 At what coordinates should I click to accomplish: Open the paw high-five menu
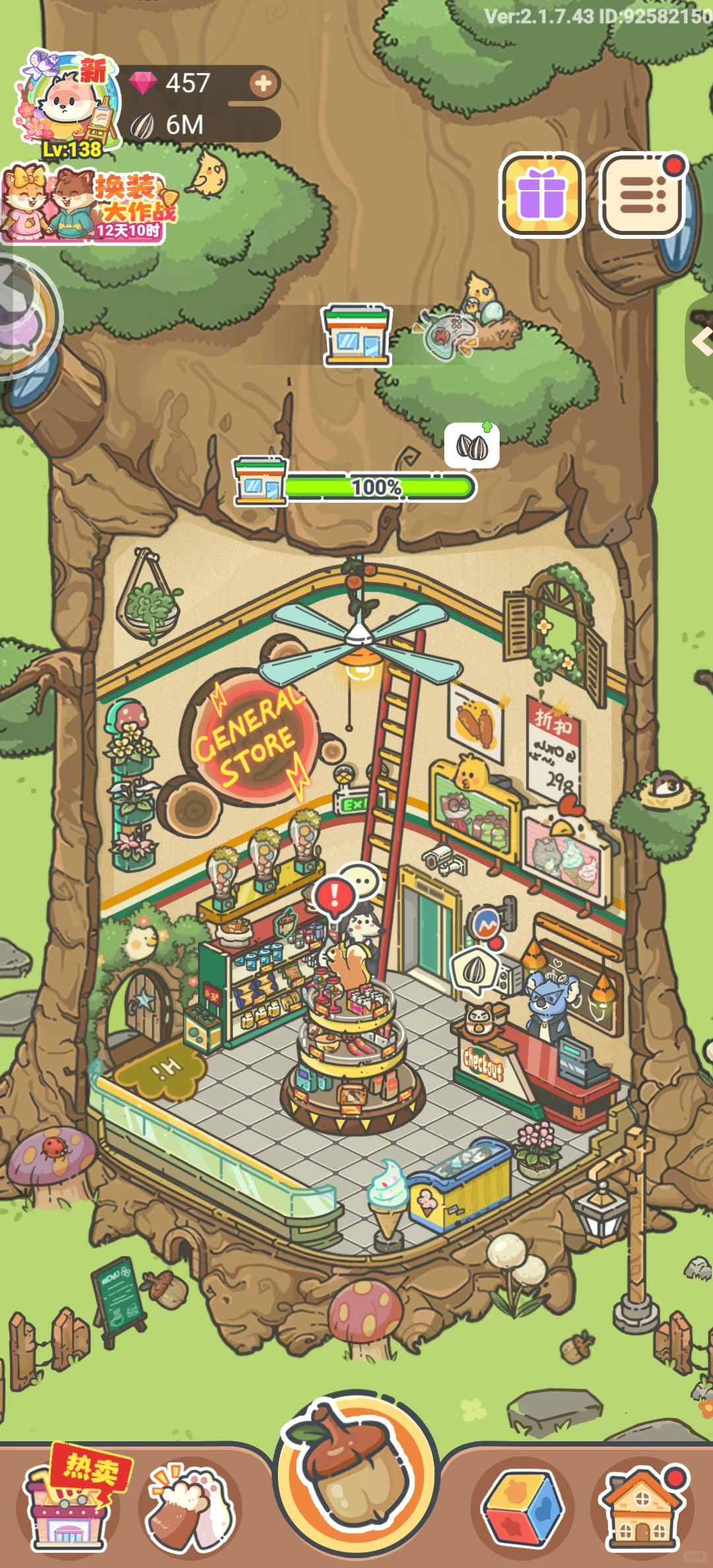190,1508
